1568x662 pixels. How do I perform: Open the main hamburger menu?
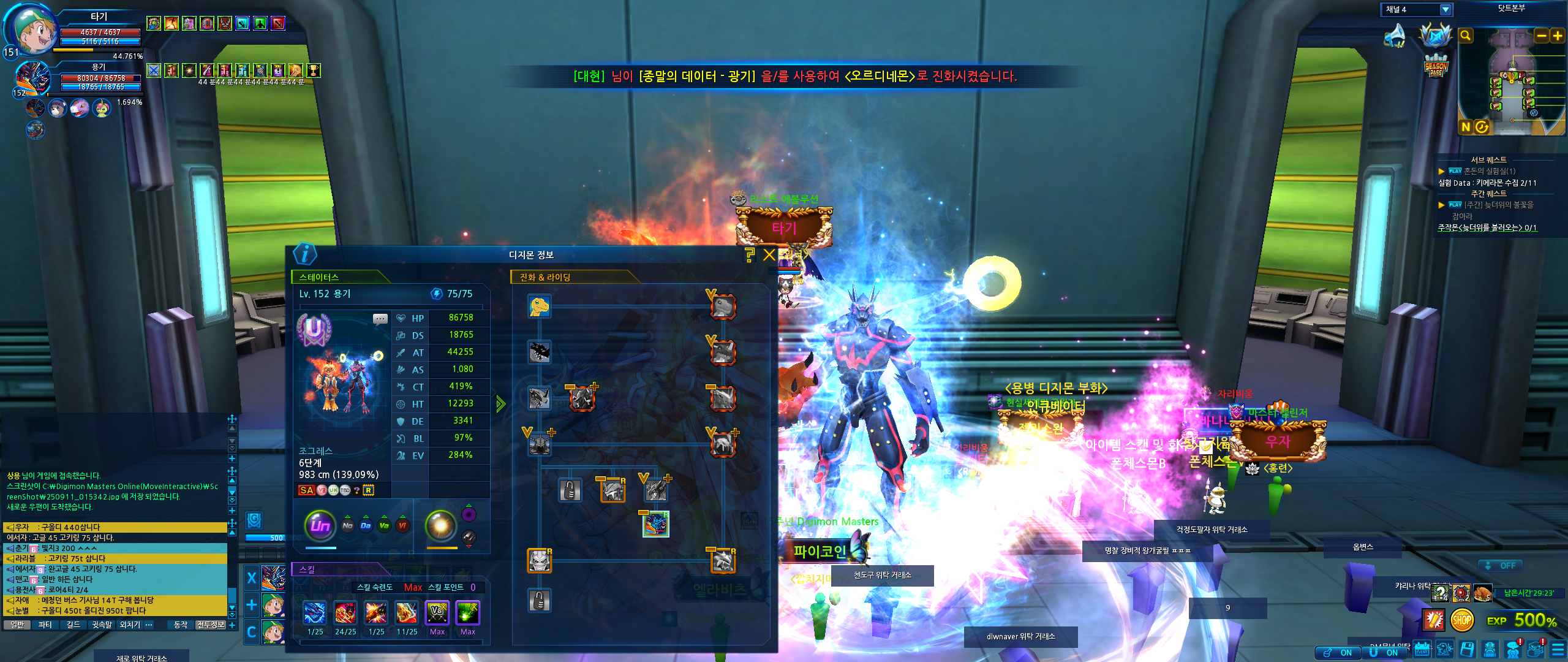pos(1558,649)
